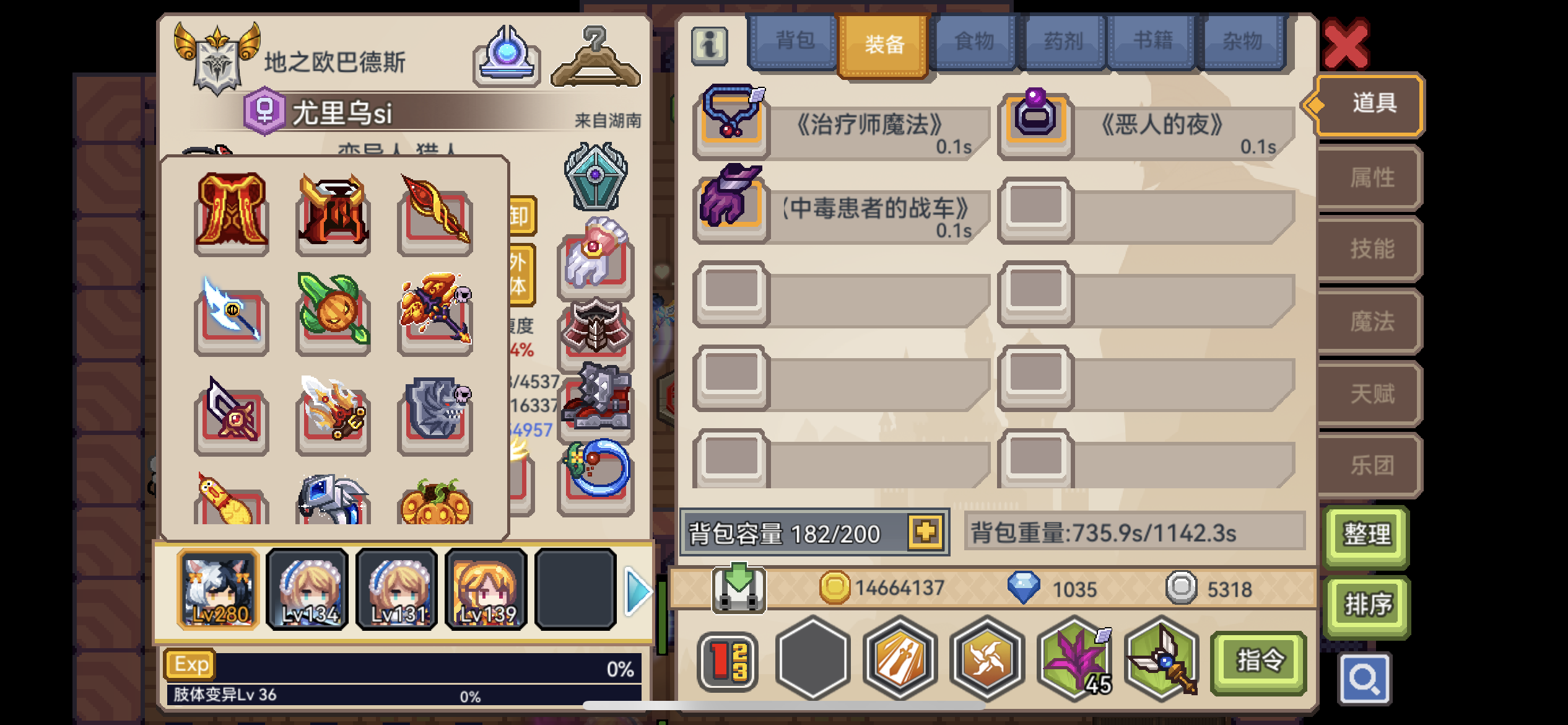Open the info panel via the i icon

[x=710, y=44]
